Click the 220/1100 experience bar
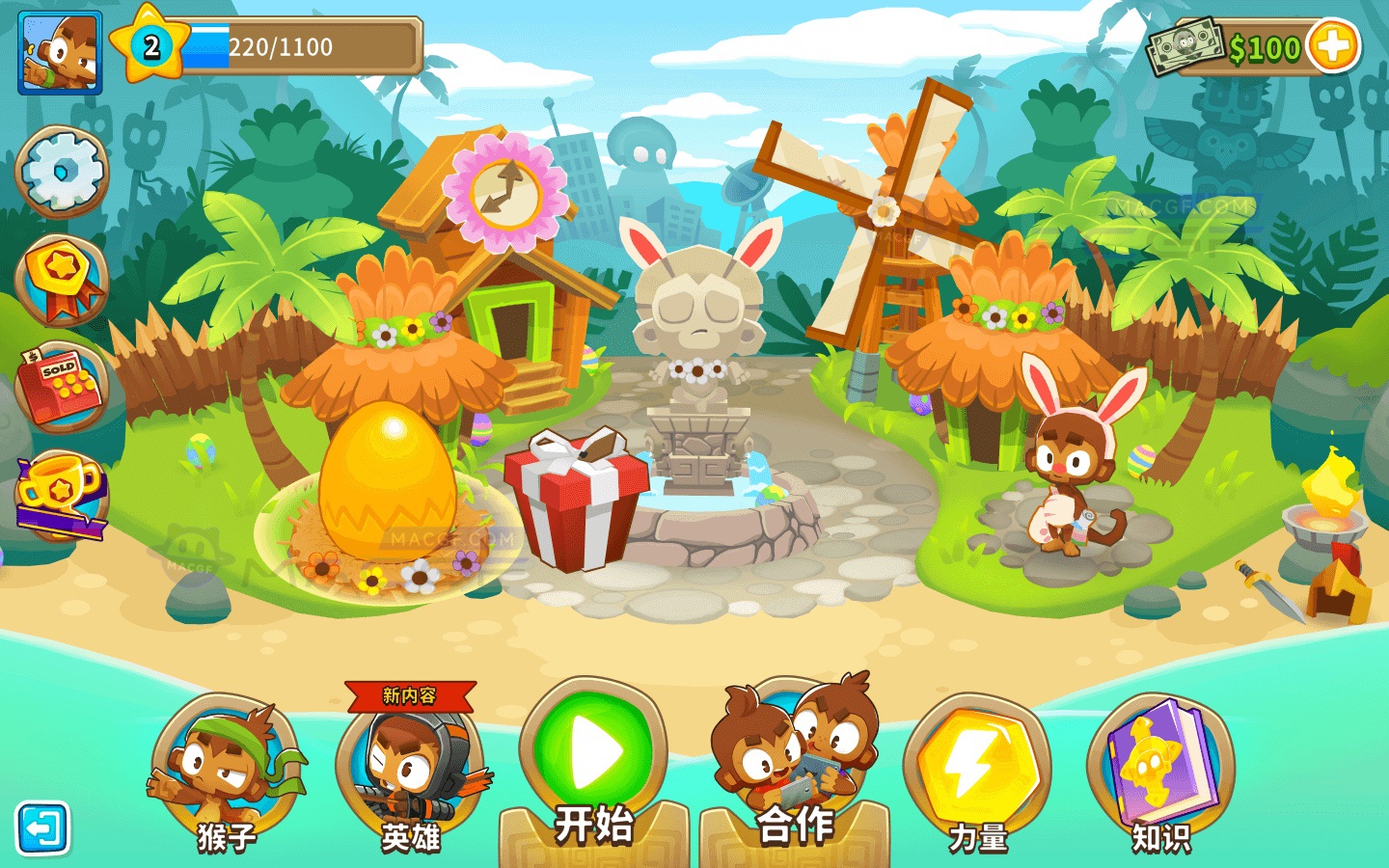This screenshot has width=1389, height=868. (299, 43)
